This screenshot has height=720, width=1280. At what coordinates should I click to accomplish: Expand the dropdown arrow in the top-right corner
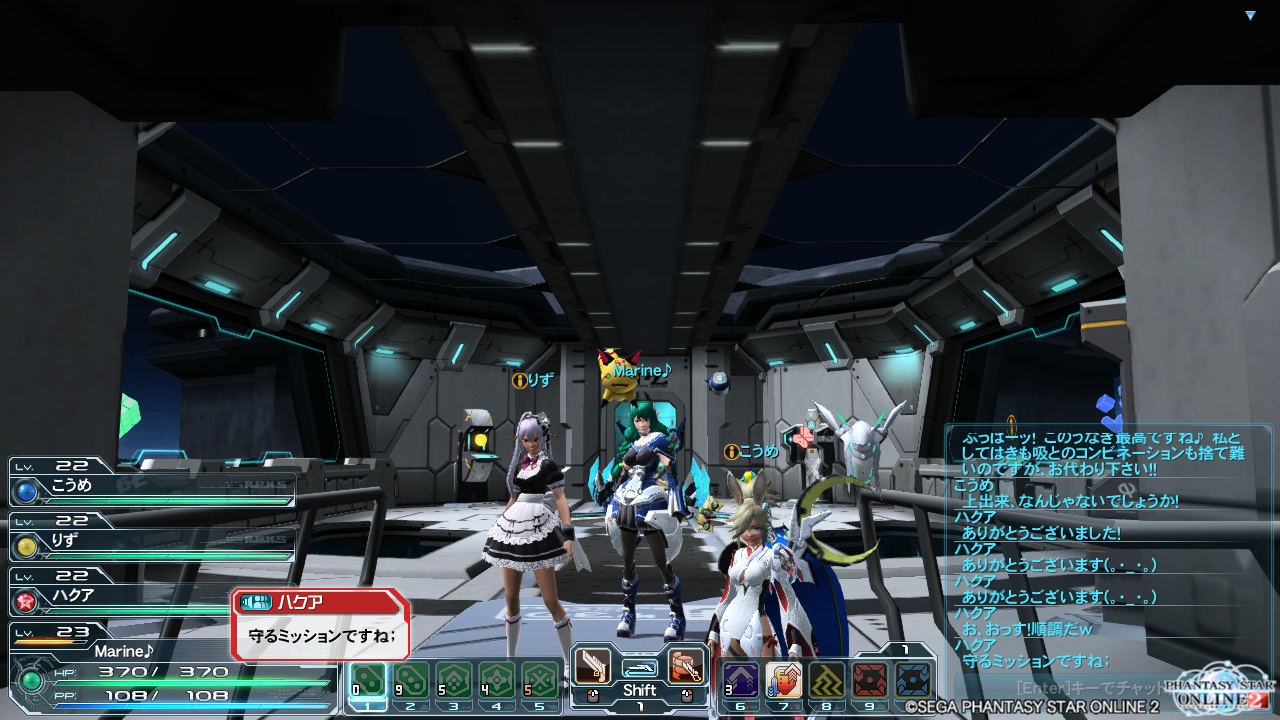(1250, 16)
